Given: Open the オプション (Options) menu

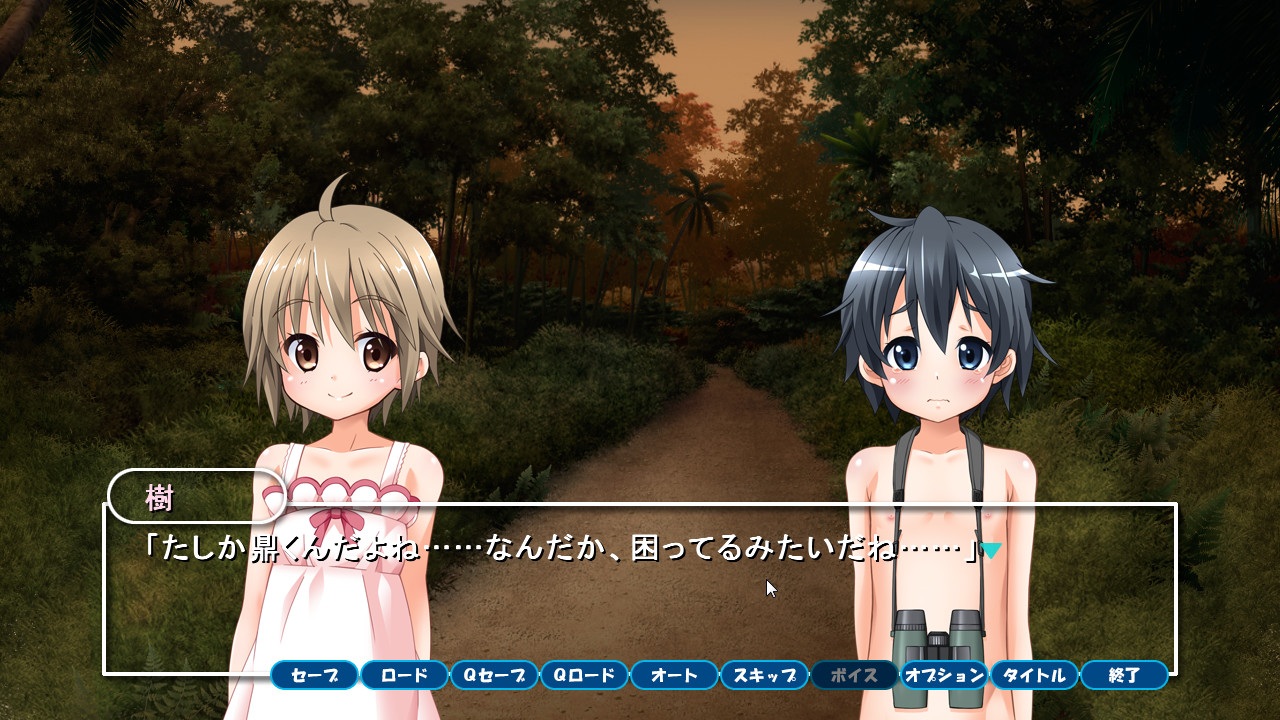Looking at the screenshot, I should point(944,675).
